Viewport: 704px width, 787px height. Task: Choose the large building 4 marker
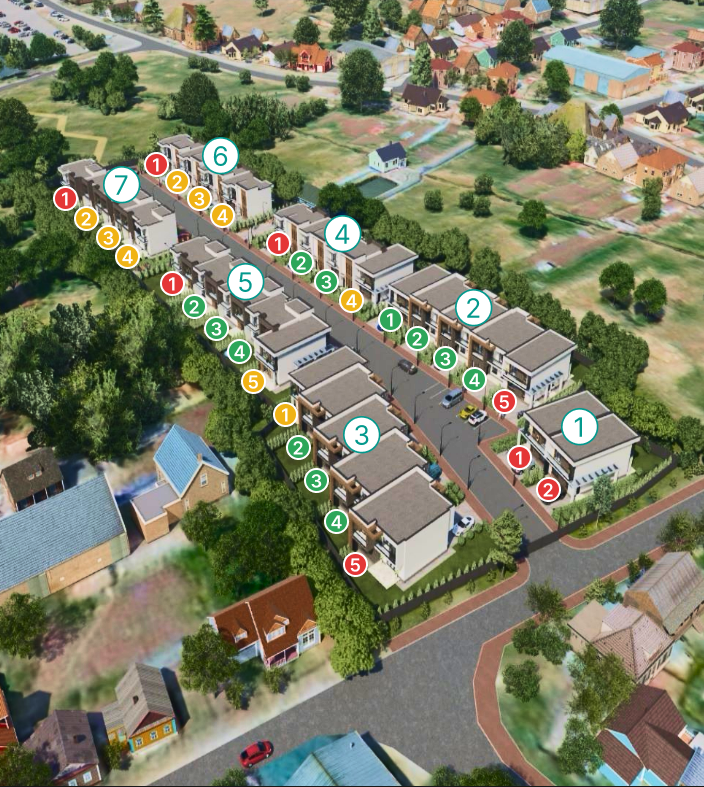343,234
